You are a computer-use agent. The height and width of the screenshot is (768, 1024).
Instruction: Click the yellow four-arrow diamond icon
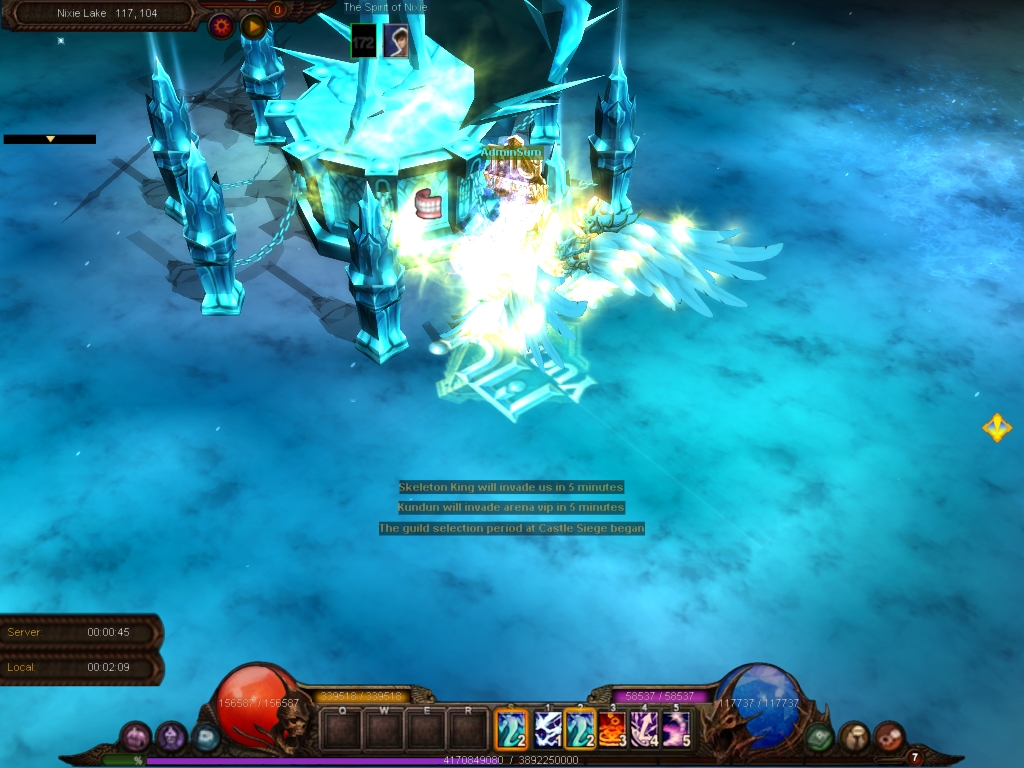click(996, 428)
